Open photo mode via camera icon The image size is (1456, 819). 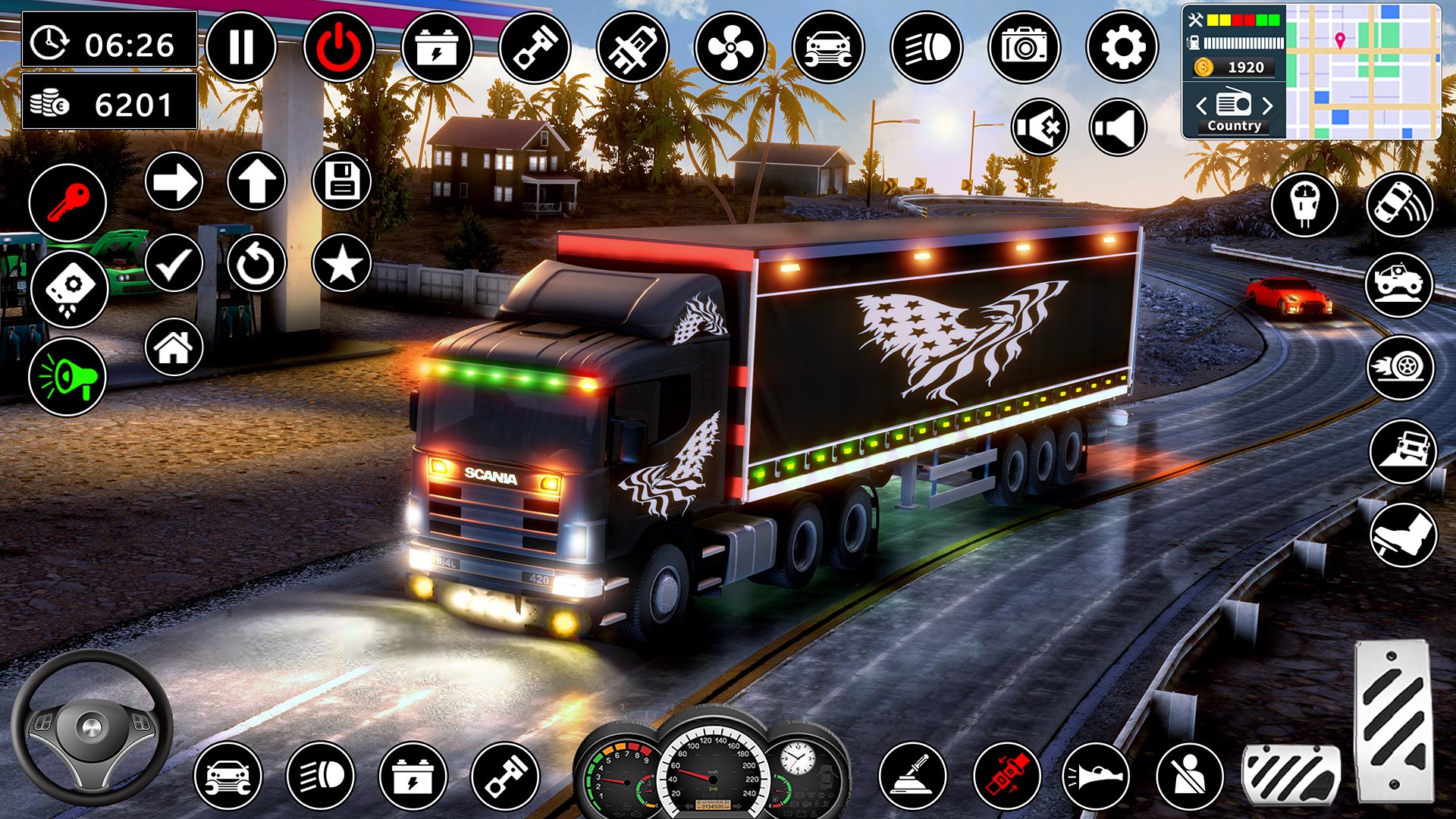pyautogui.click(x=1025, y=47)
